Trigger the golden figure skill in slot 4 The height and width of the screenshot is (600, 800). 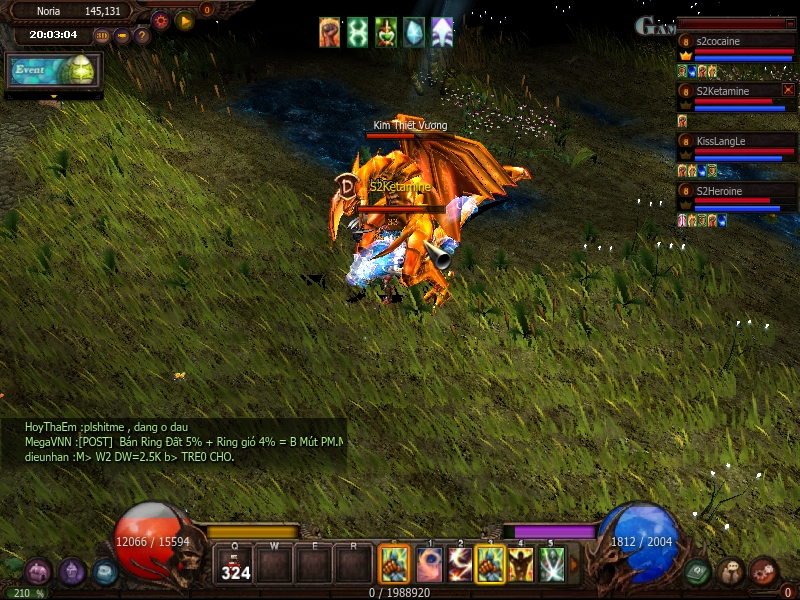(521, 565)
